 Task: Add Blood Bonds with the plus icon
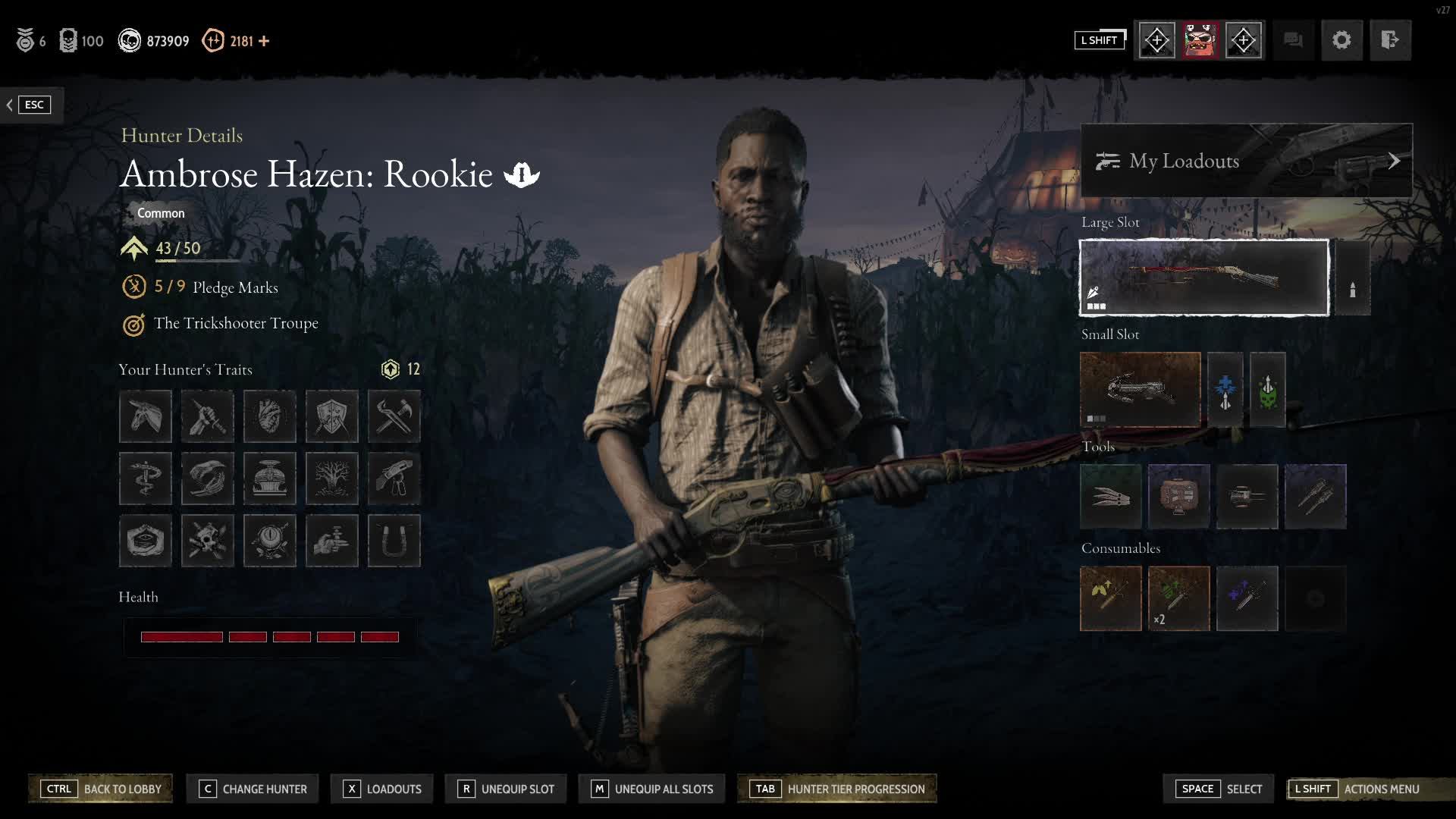(x=264, y=41)
